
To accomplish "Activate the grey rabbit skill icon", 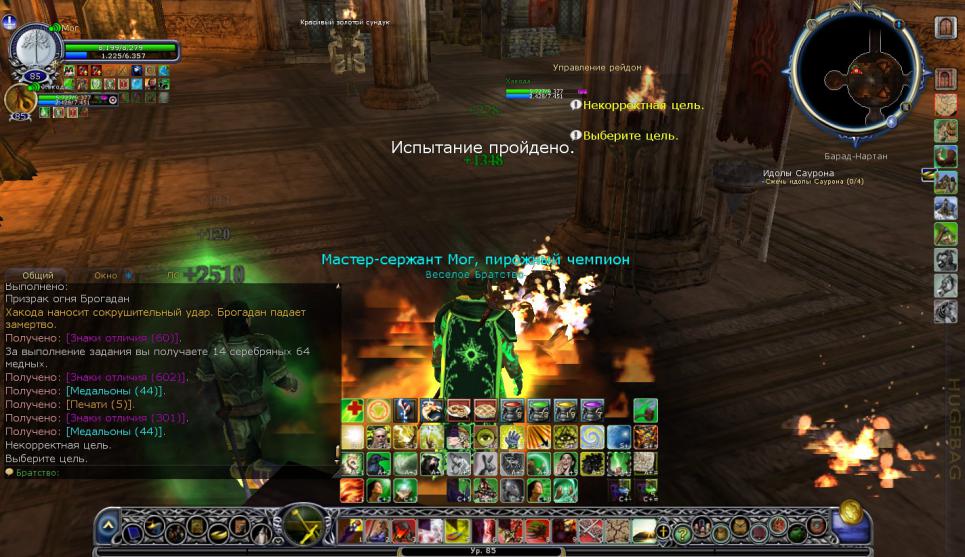I will (x=484, y=463).
